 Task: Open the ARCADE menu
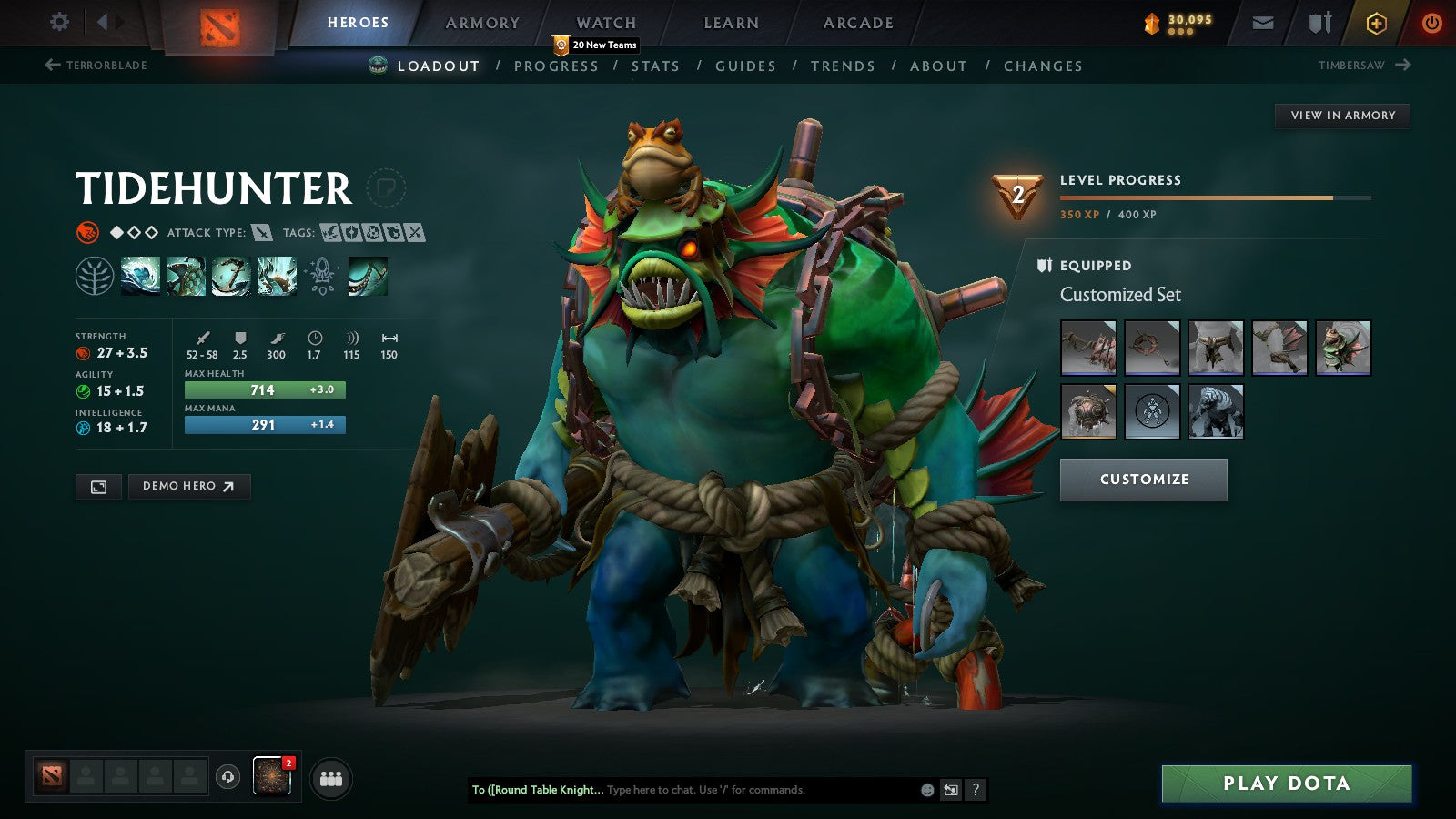click(x=857, y=23)
